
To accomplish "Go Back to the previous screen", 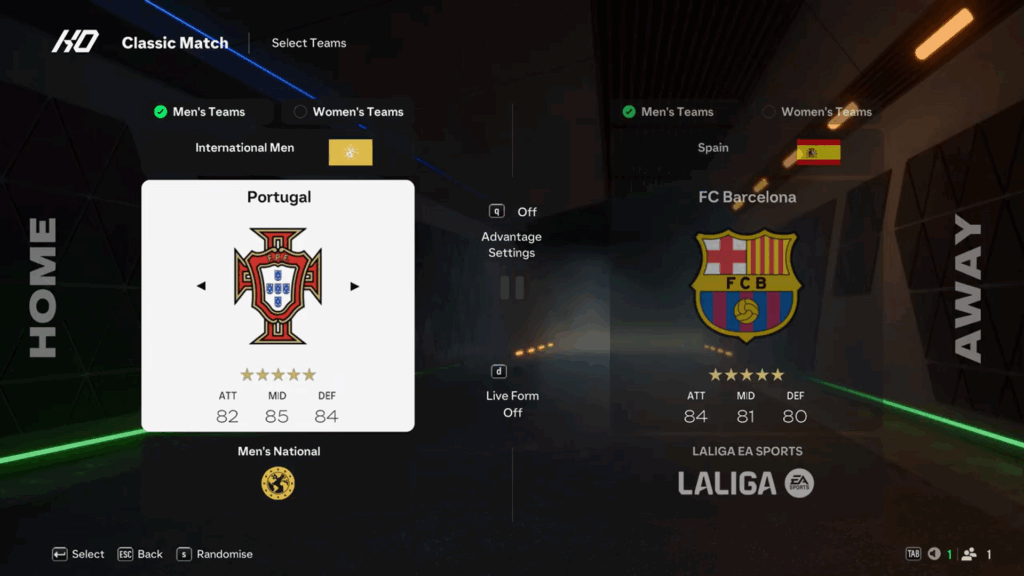I will [x=140, y=554].
